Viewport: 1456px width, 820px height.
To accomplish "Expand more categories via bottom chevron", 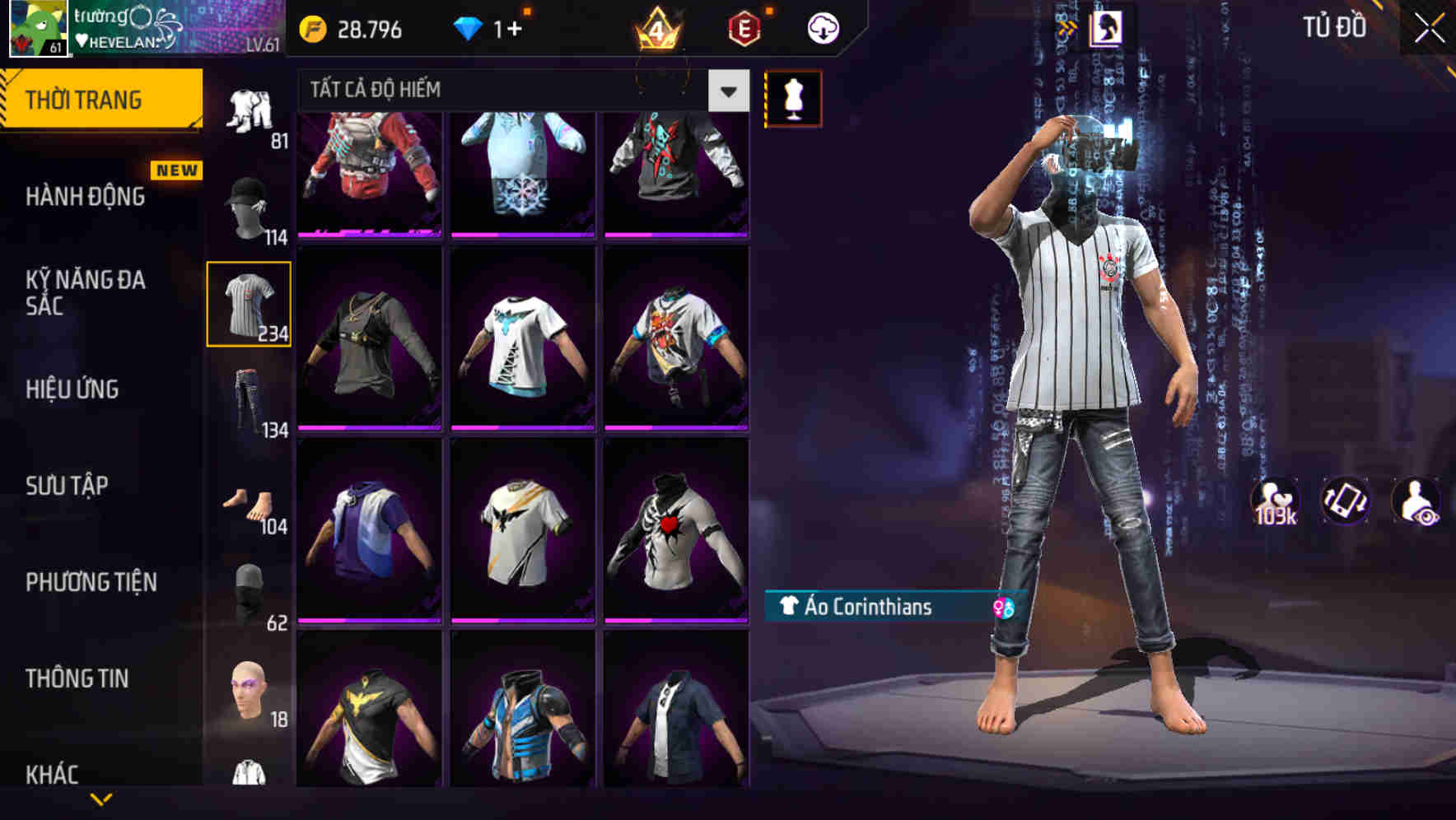I will coord(101,798).
